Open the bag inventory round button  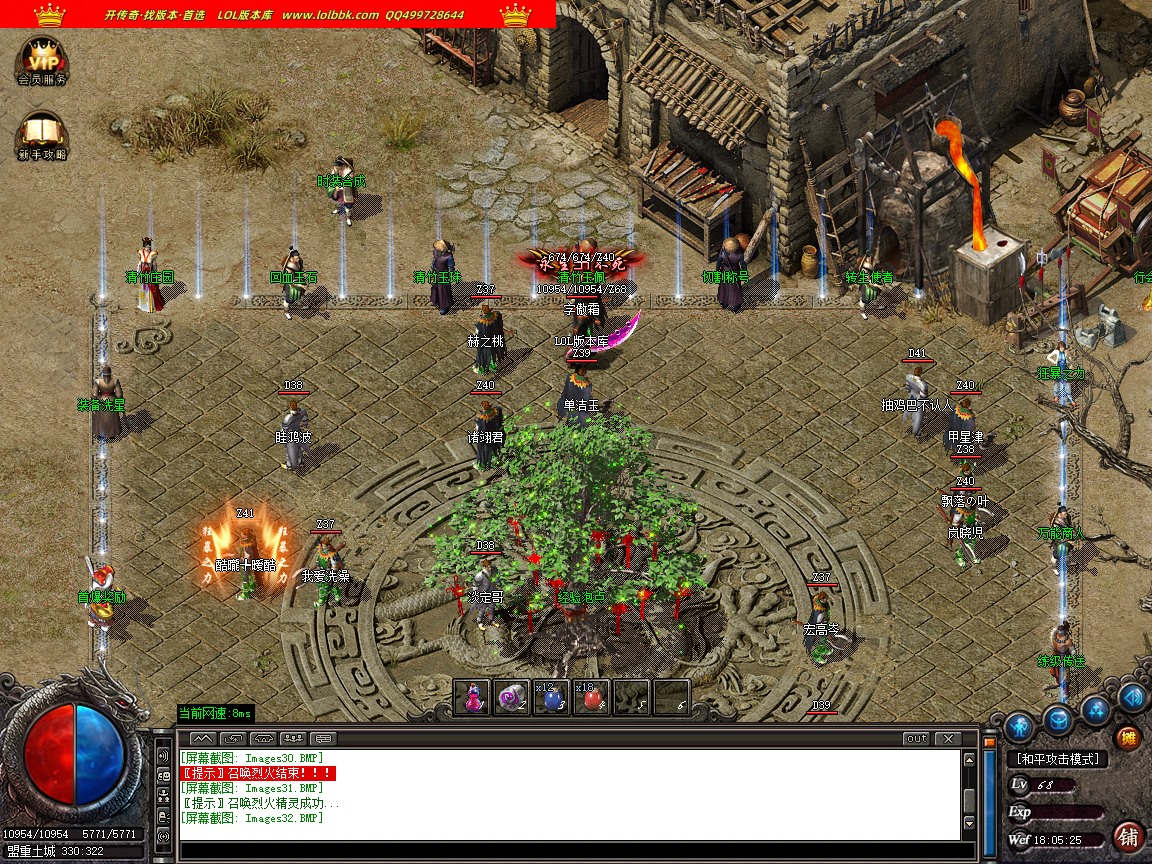(1059, 718)
